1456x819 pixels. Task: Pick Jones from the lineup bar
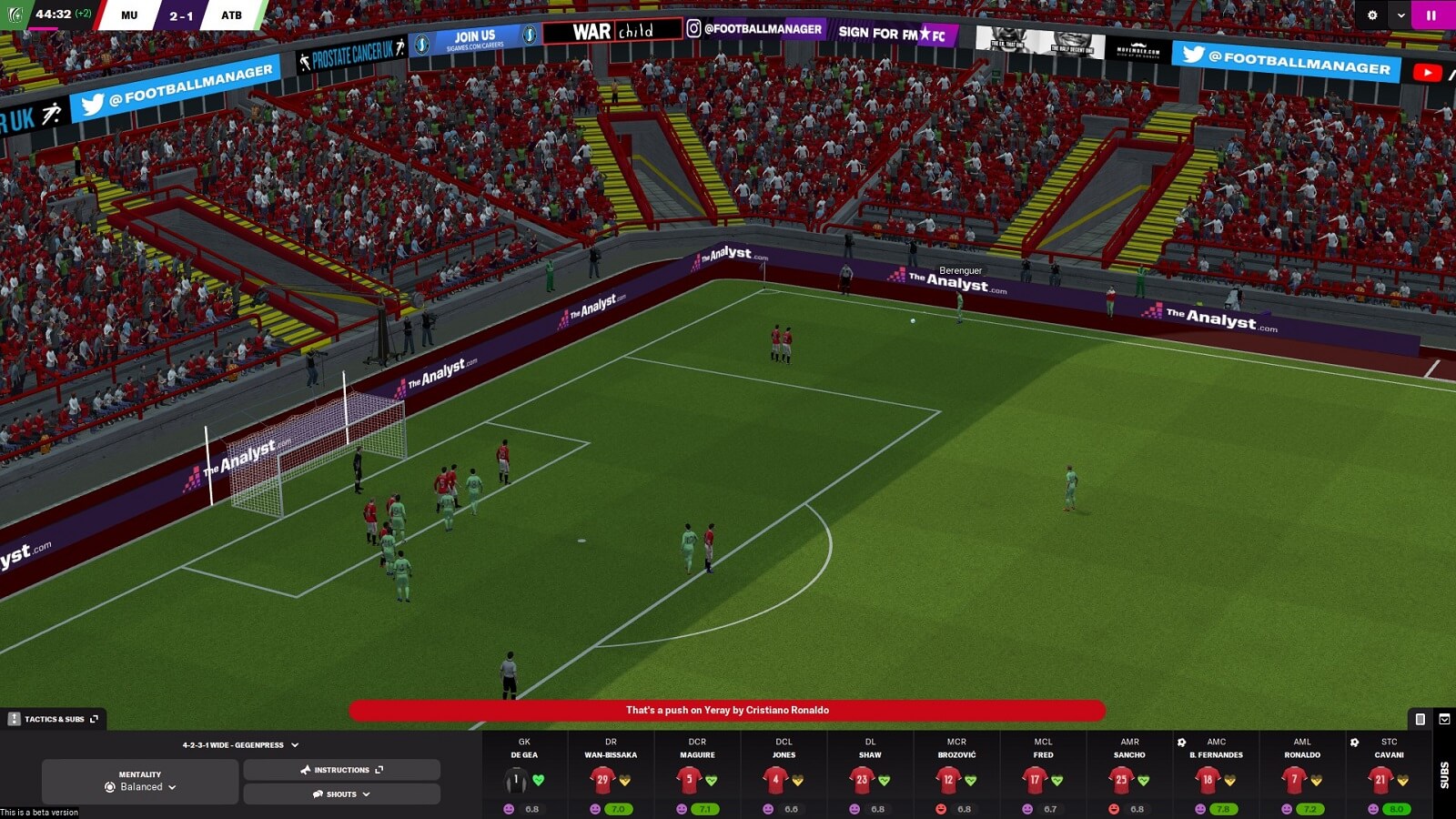(775, 779)
